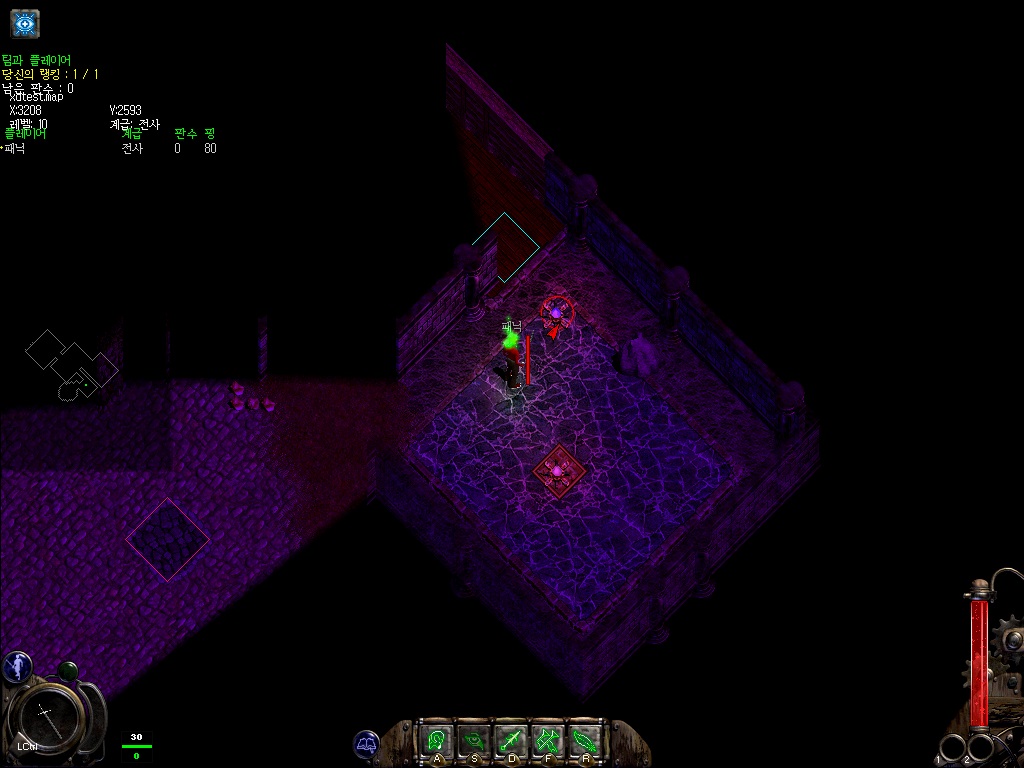1024x768 pixels.
Task: Click the small green orb button
Action: [68, 670]
